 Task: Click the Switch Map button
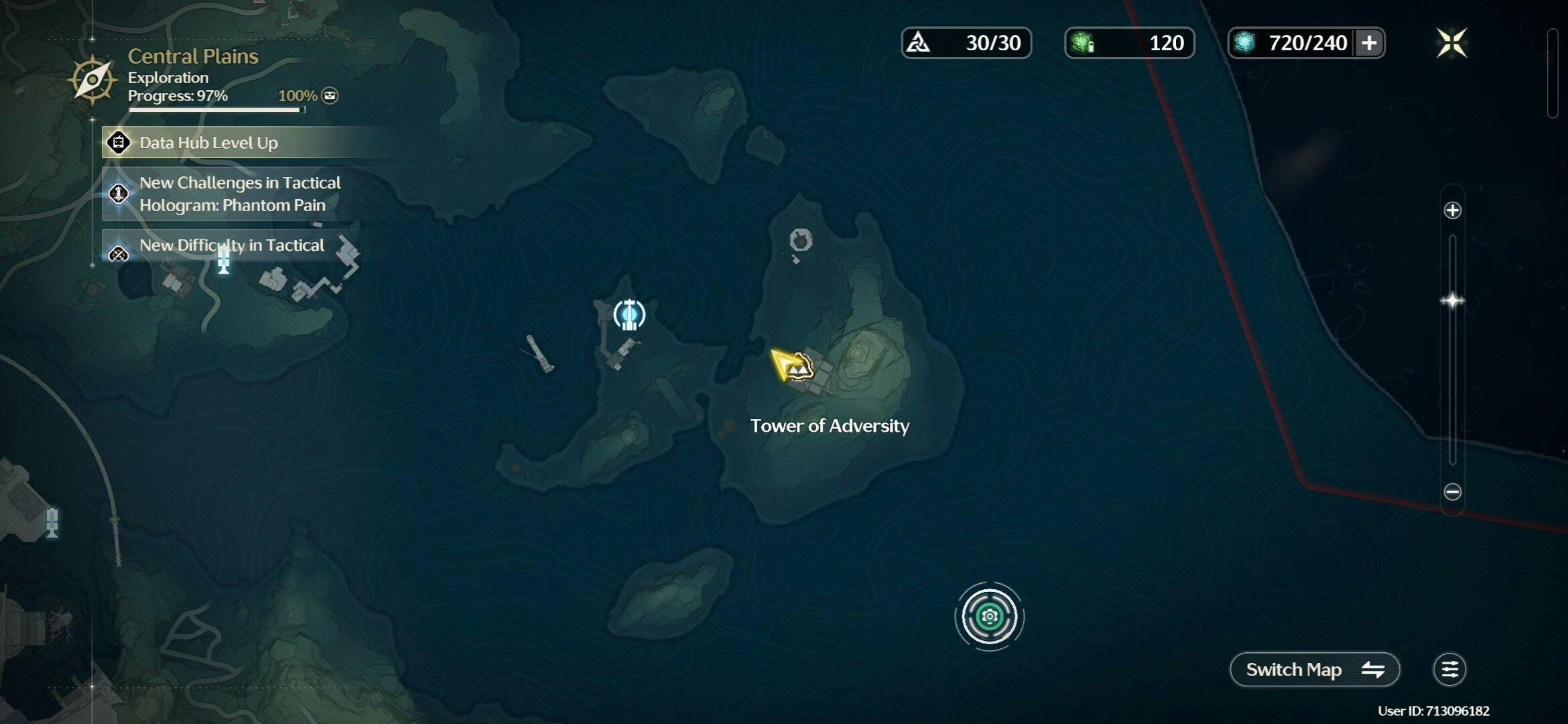1314,669
